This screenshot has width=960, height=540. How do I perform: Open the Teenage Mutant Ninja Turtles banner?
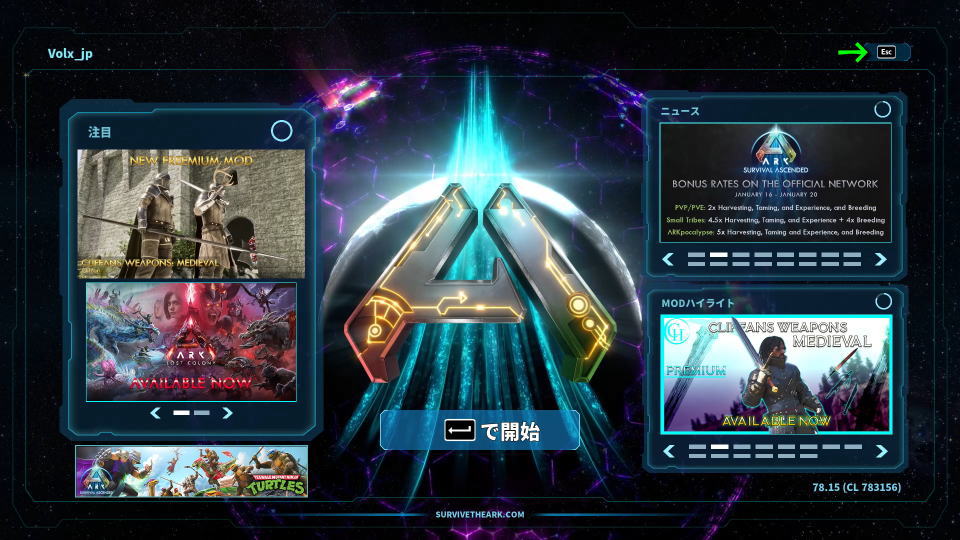click(191, 471)
